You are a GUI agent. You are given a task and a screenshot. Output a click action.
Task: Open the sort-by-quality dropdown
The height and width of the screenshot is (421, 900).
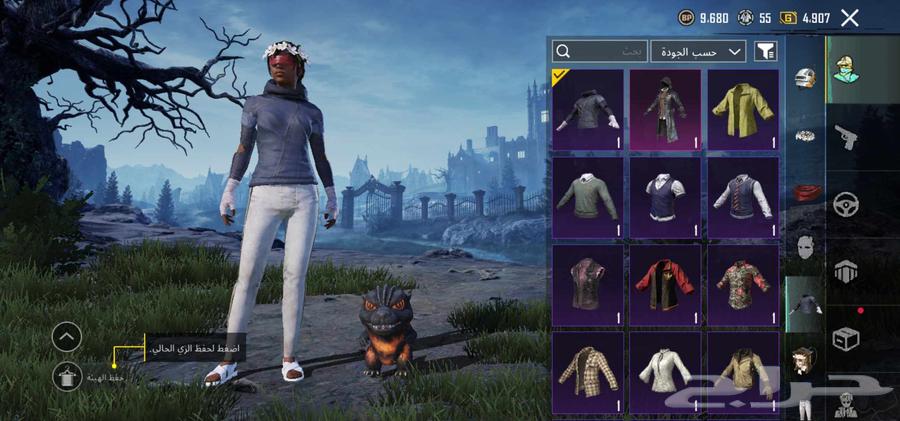(x=698, y=51)
